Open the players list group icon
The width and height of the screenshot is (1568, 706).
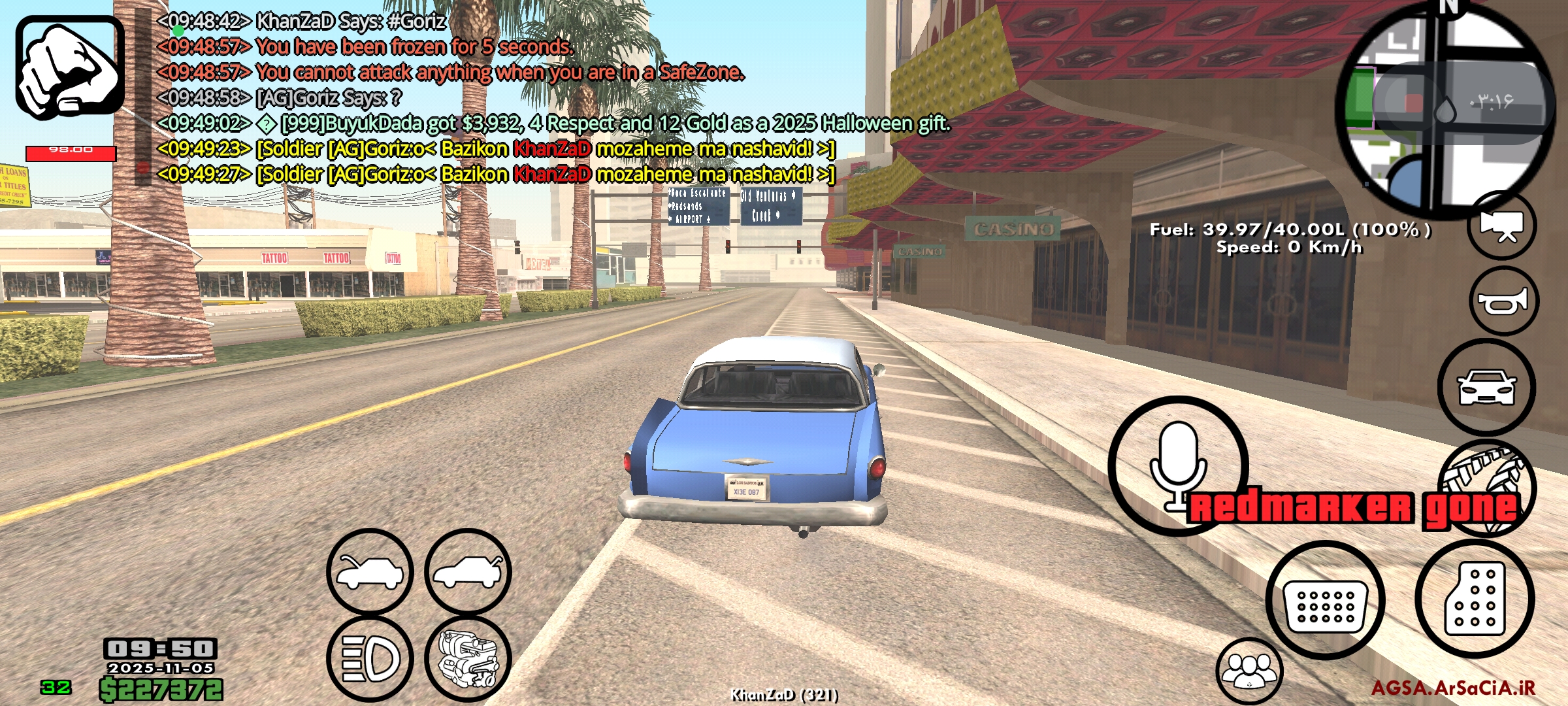(x=1249, y=671)
